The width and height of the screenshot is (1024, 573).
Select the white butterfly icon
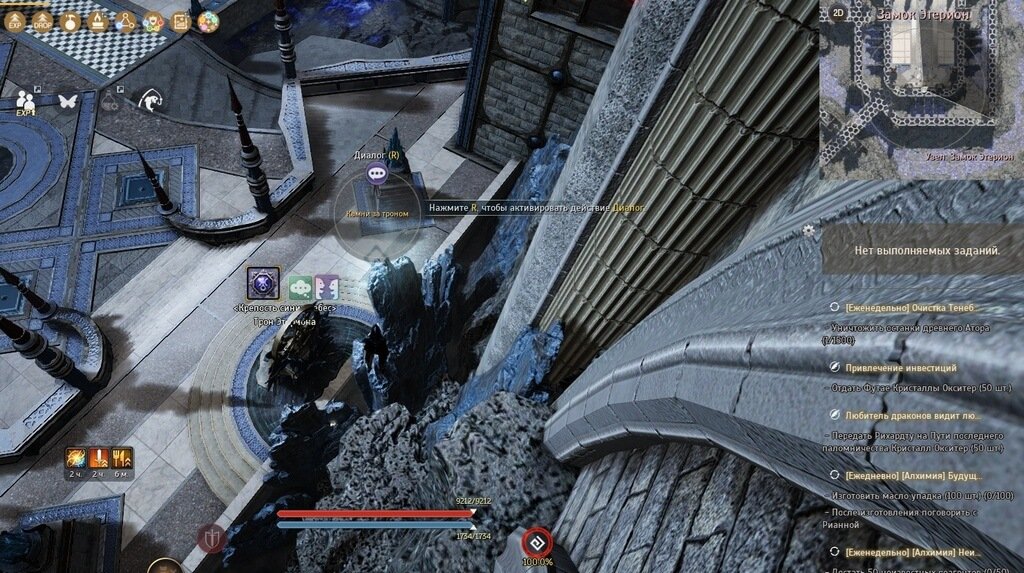pyautogui.click(x=68, y=101)
